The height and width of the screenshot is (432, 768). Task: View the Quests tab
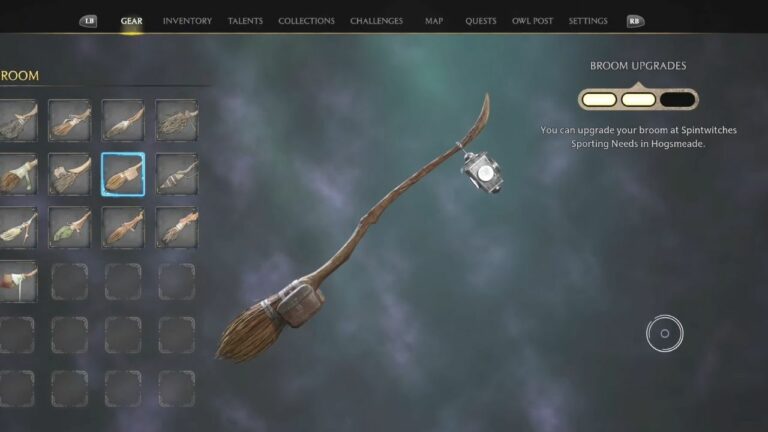[x=481, y=21]
